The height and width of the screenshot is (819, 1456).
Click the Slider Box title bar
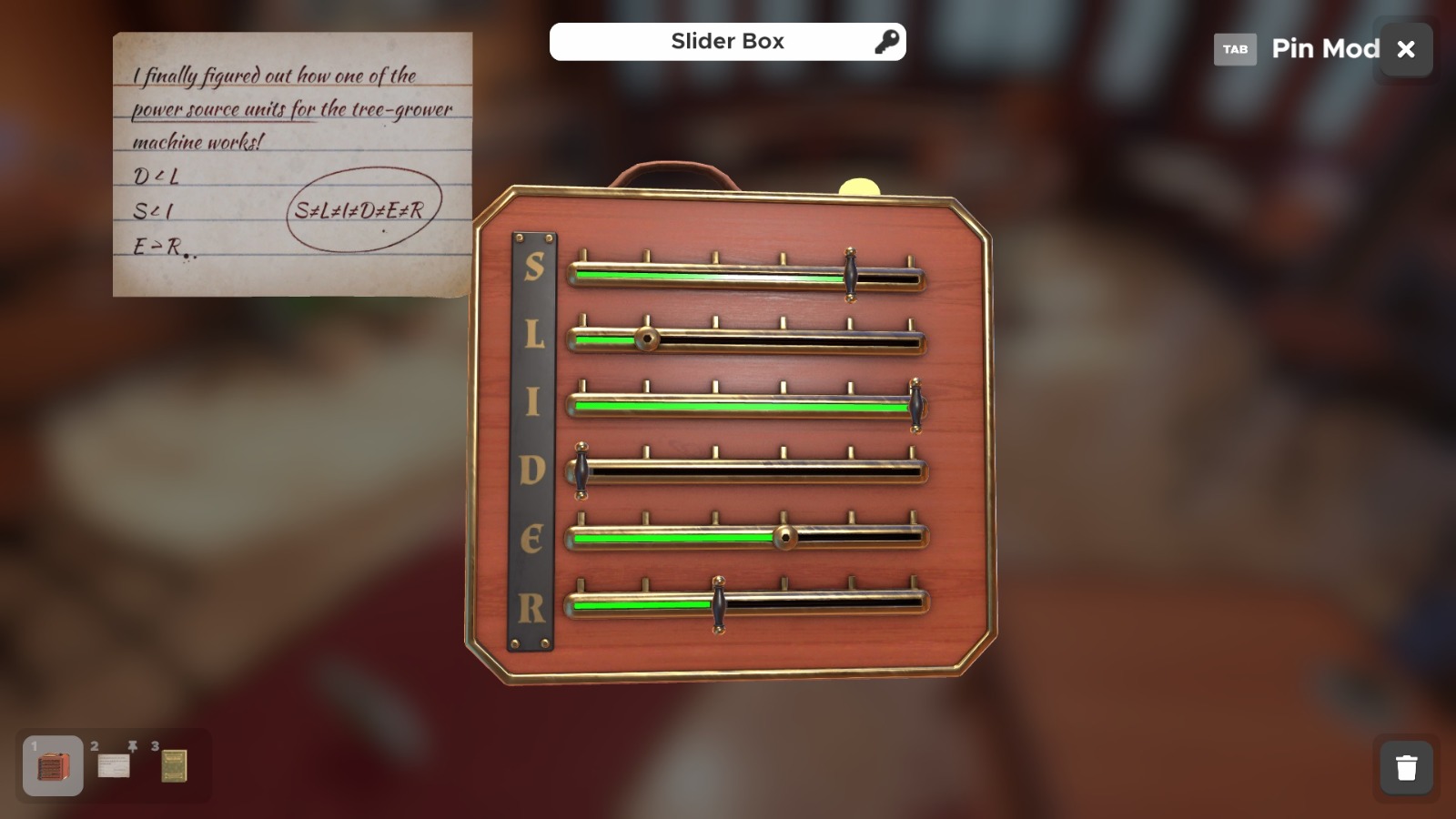tap(727, 41)
